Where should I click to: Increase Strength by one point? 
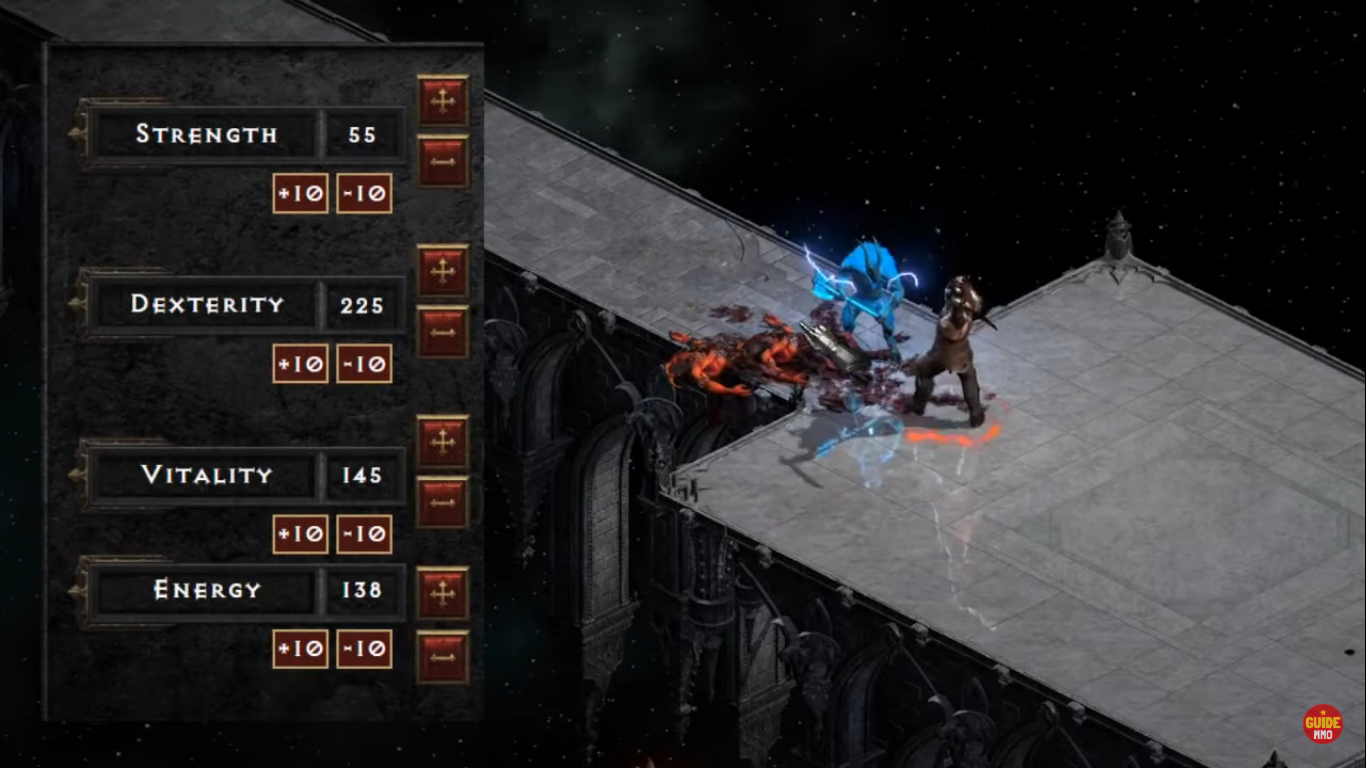442,99
